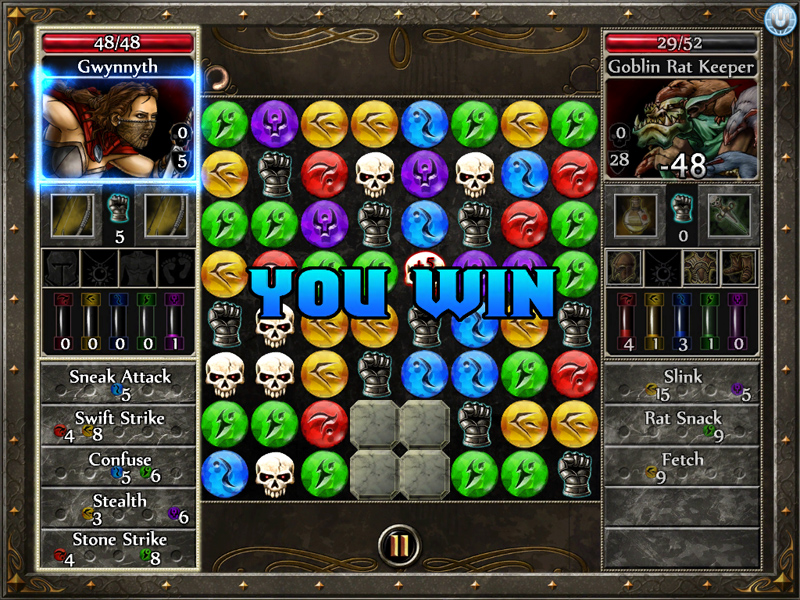Image resolution: width=800 pixels, height=600 pixels.
Task: Inspect the enemy's Slink spell
Action: 683,385
